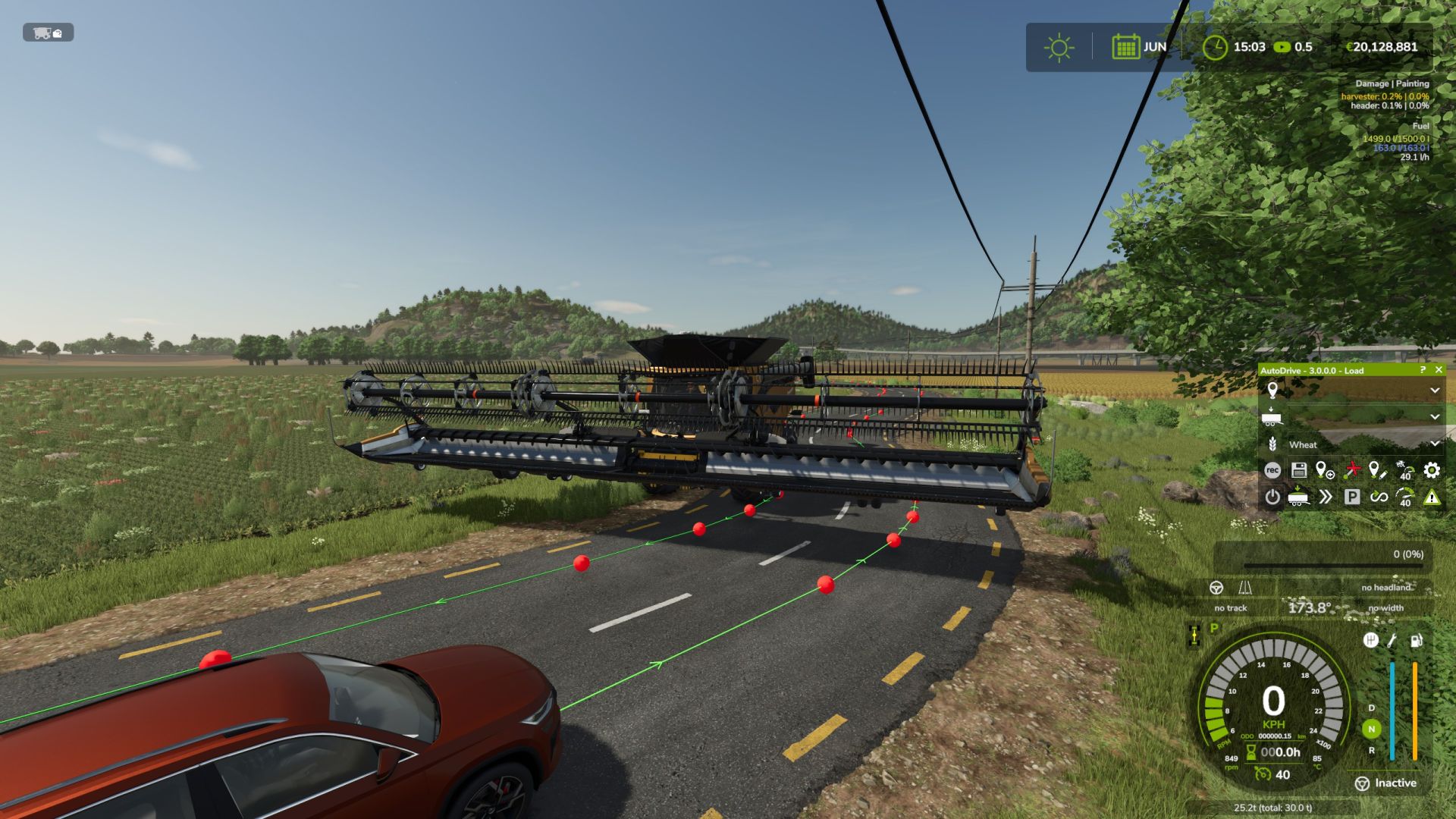Viewport: 1456px width, 819px height.
Task: Delete the route using the red X icon
Action: click(1353, 470)
